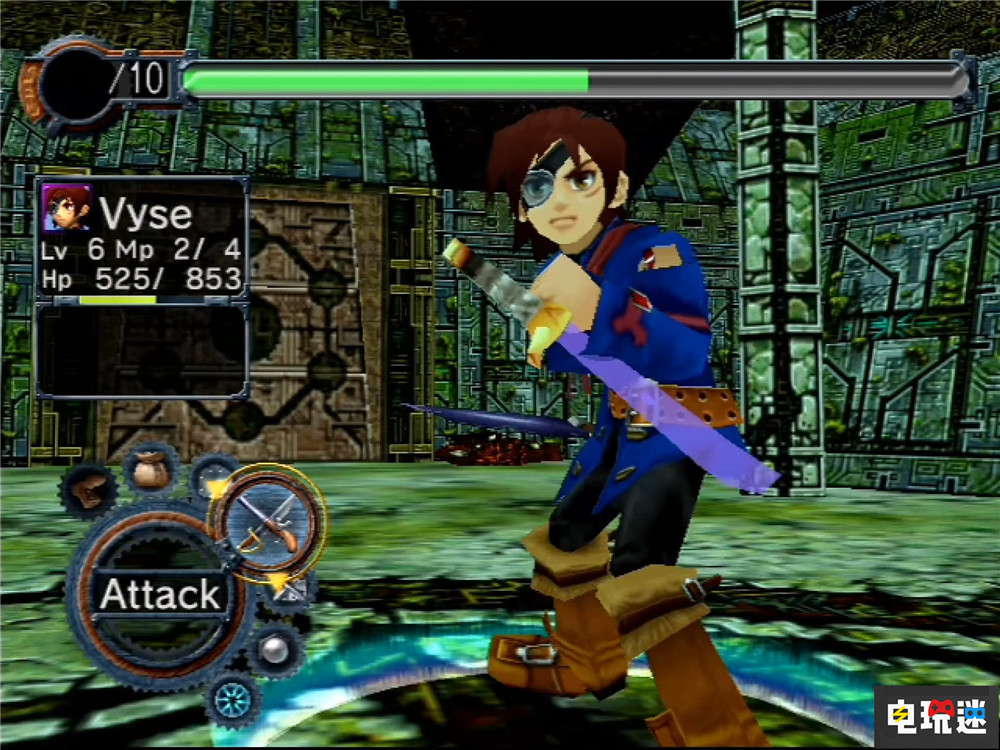Open the item bag command

tap(151, 469)
